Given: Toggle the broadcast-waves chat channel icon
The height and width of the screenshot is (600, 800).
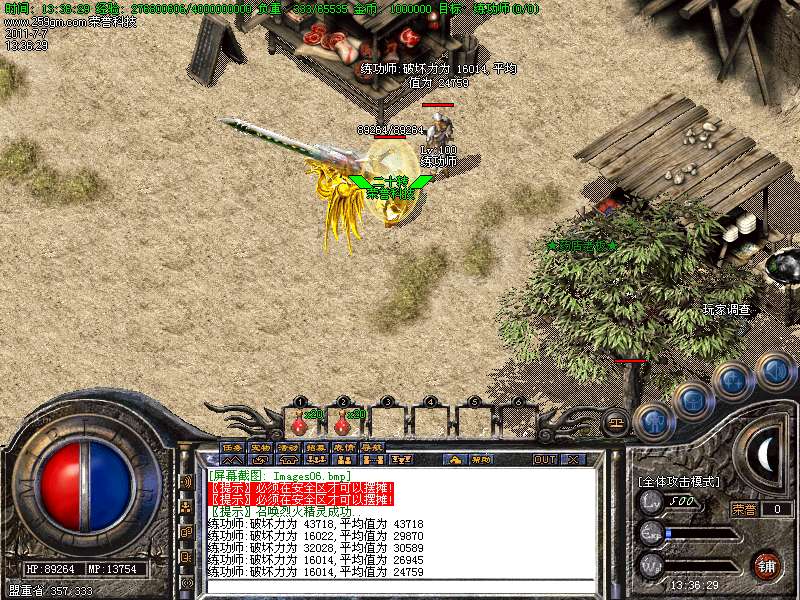Looking at the screenshot, I should point(186,481).
